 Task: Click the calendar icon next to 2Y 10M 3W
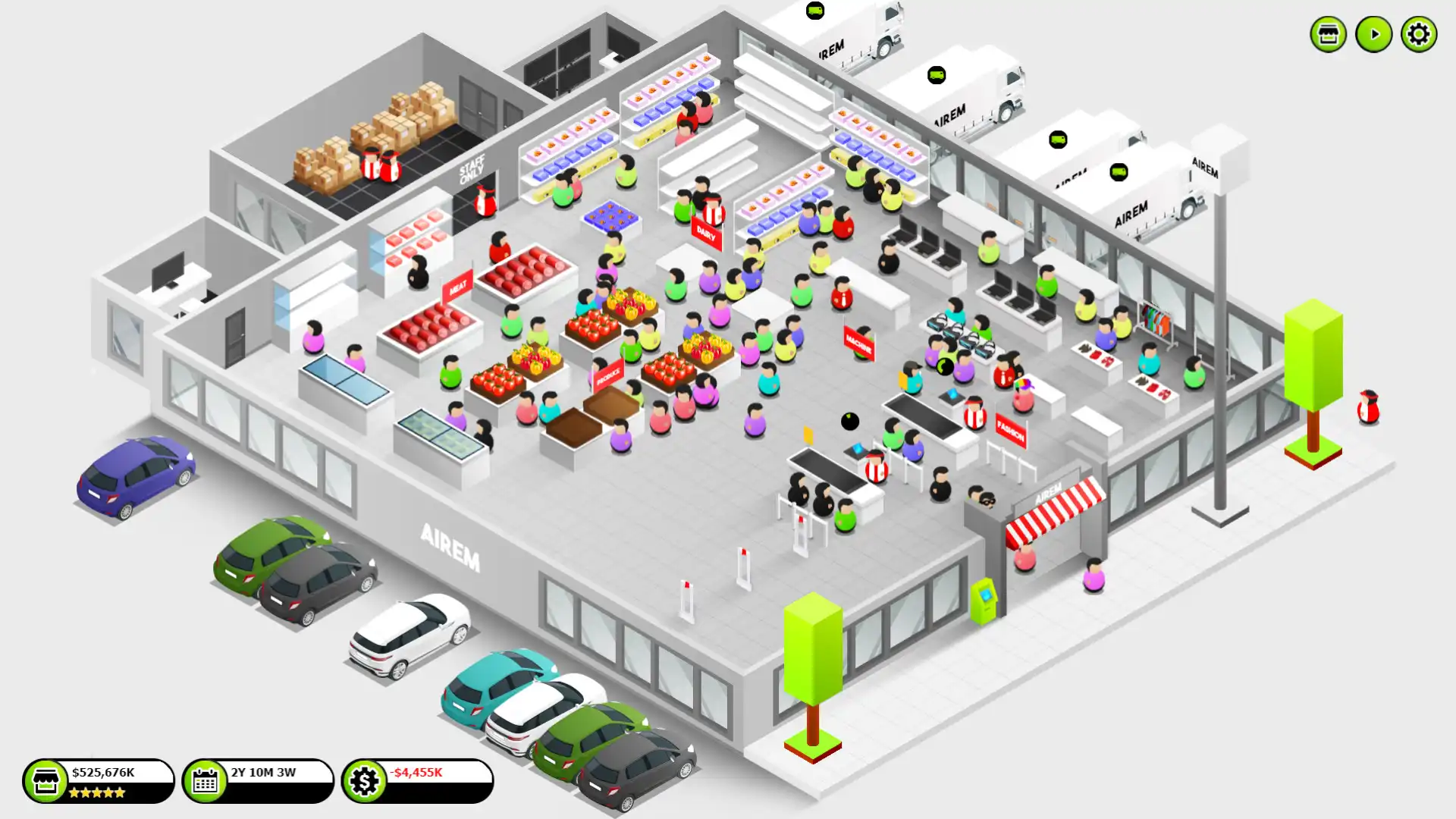(206, 780)
